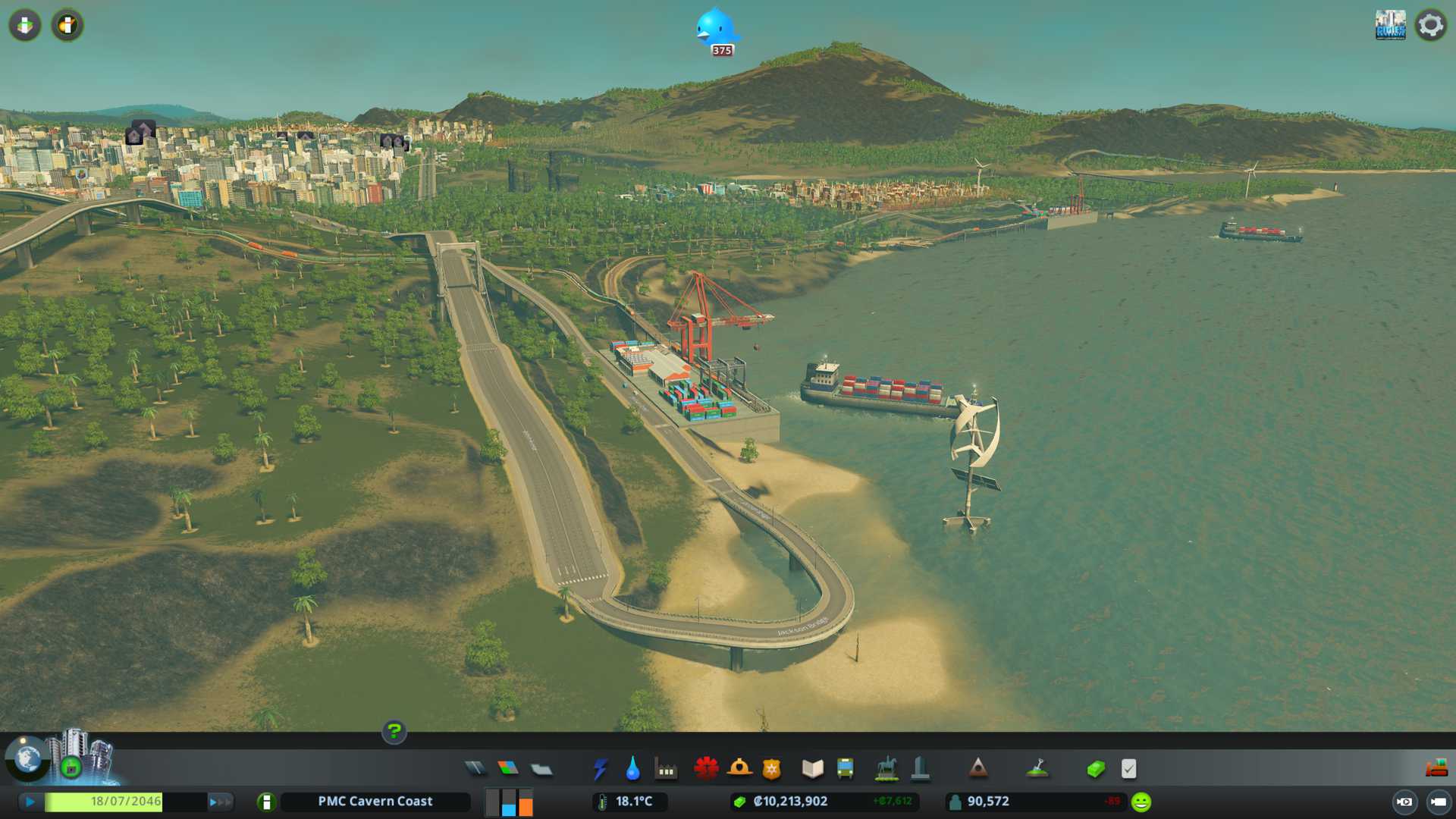Viewport: 1456px width, 819px height.
Task: Change simulation speed with the triple-arrow button
Action: coord(220,802)
